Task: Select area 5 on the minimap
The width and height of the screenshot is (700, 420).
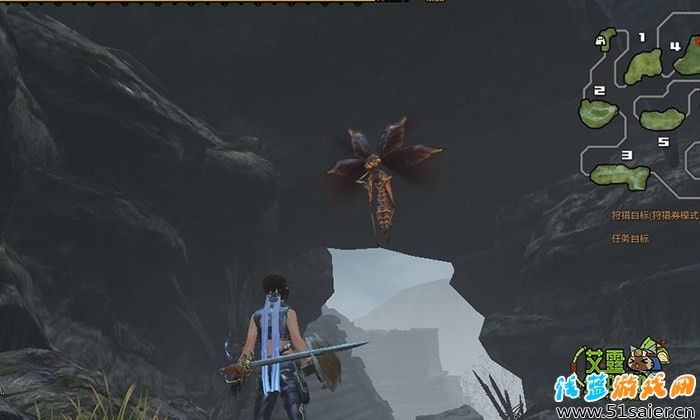Action: coord(661,120)
